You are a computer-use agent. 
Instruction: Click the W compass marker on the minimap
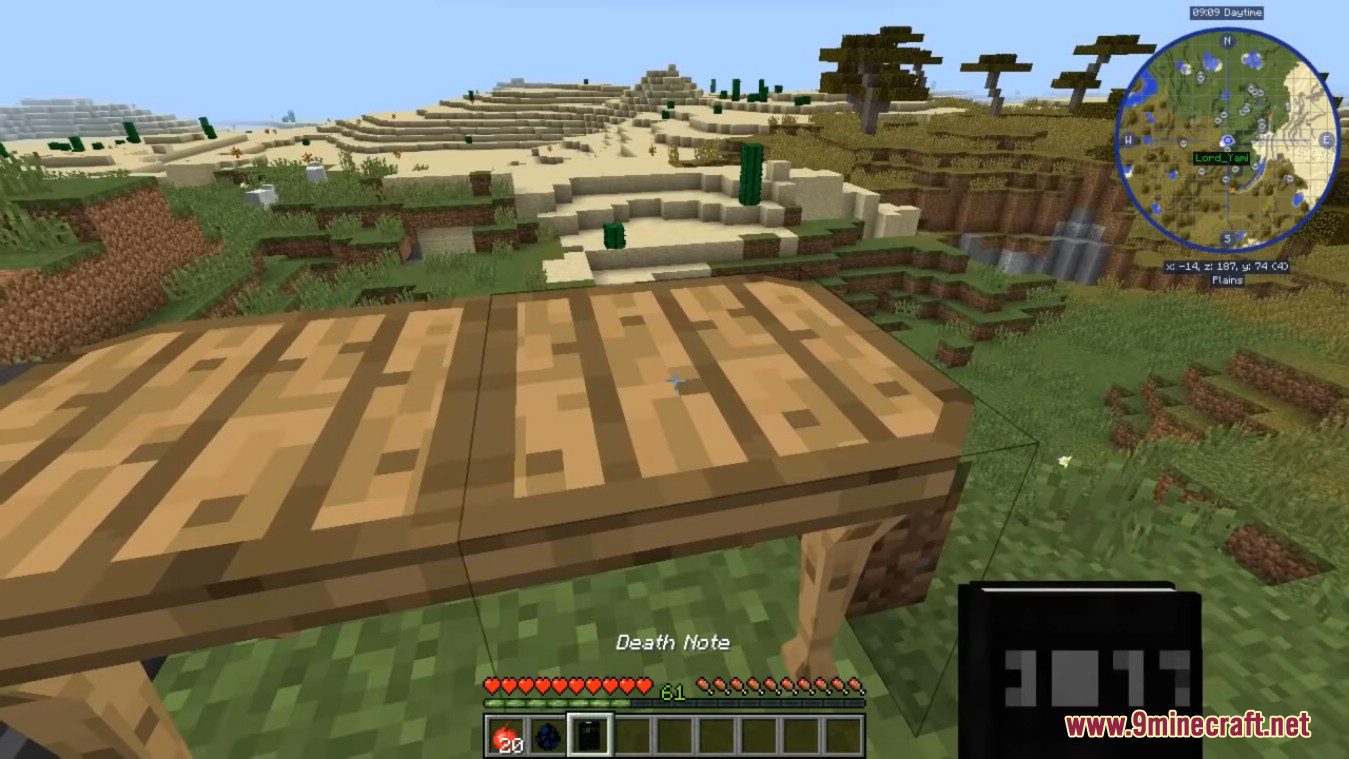1131,141
